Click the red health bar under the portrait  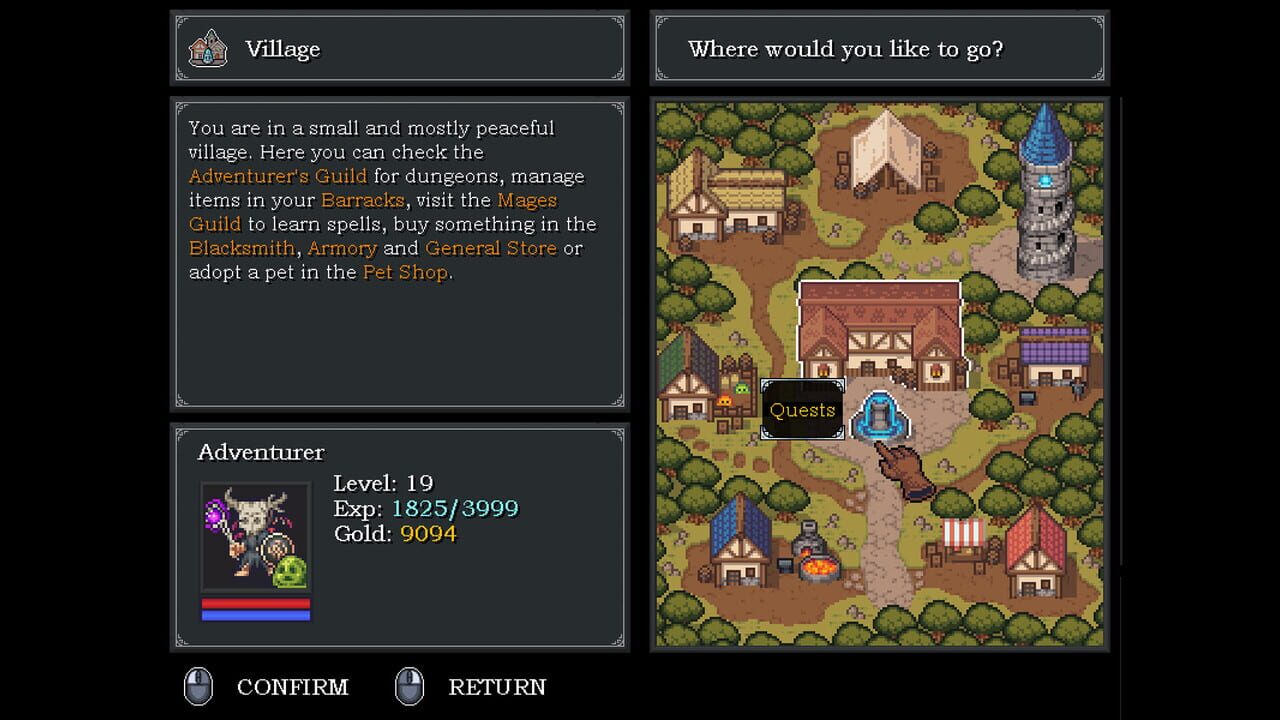[x=255, y=603]
